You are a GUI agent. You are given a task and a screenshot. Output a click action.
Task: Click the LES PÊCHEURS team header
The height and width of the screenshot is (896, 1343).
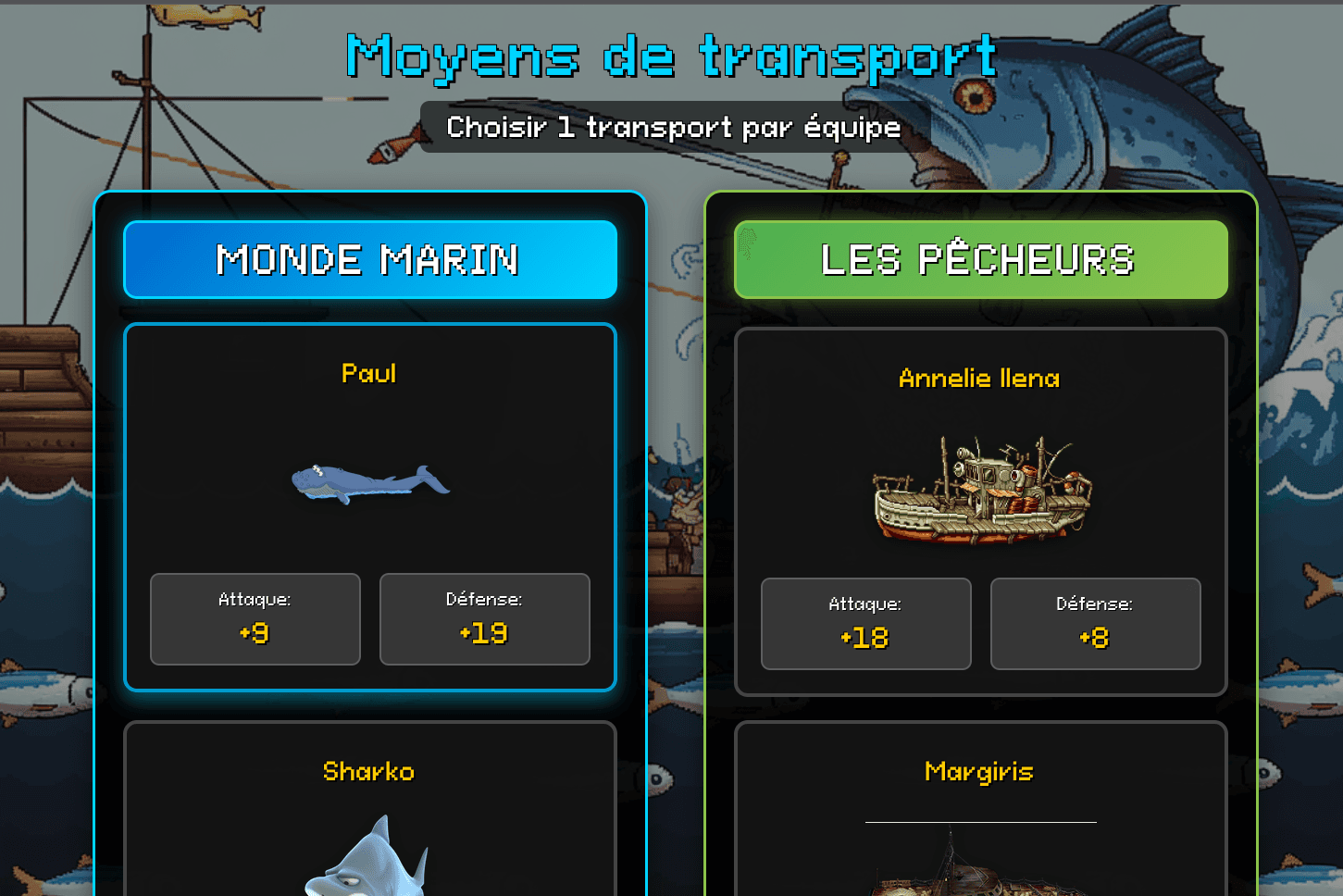[x=980, y=259]
